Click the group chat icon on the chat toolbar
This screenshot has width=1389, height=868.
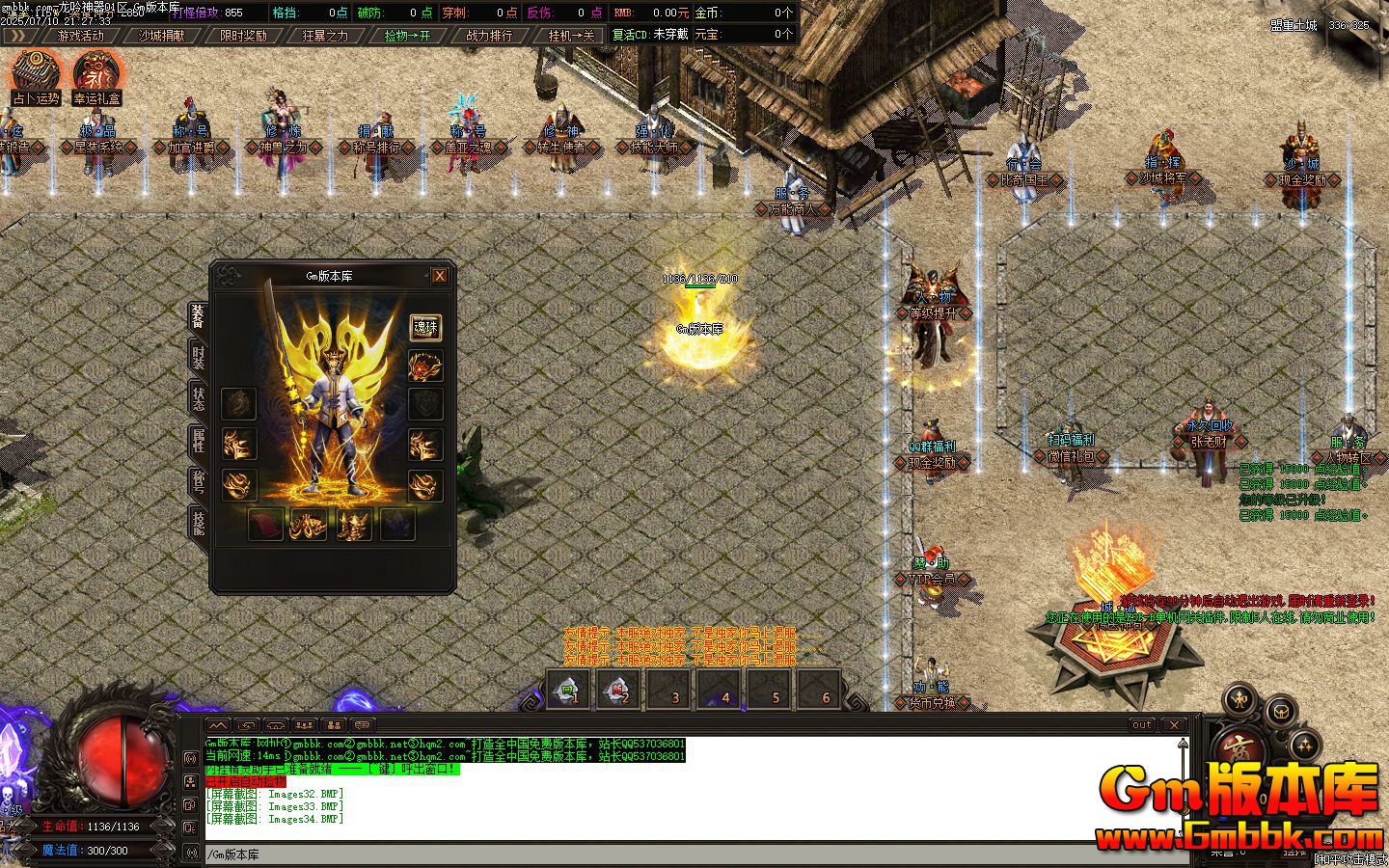(305, 726)
